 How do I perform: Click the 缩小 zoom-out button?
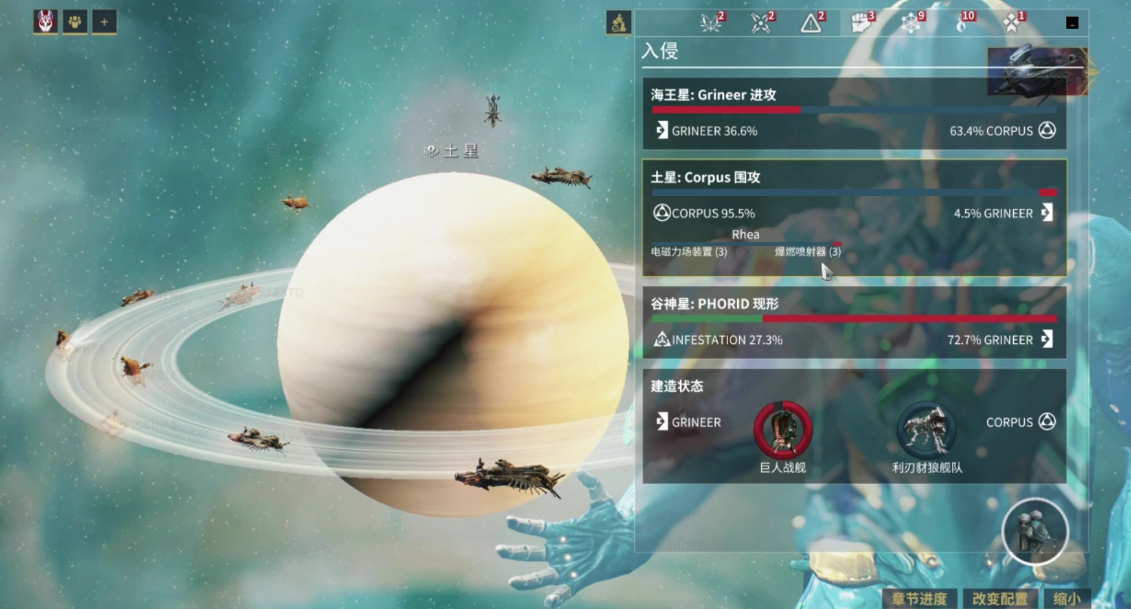coord(1067,598)
